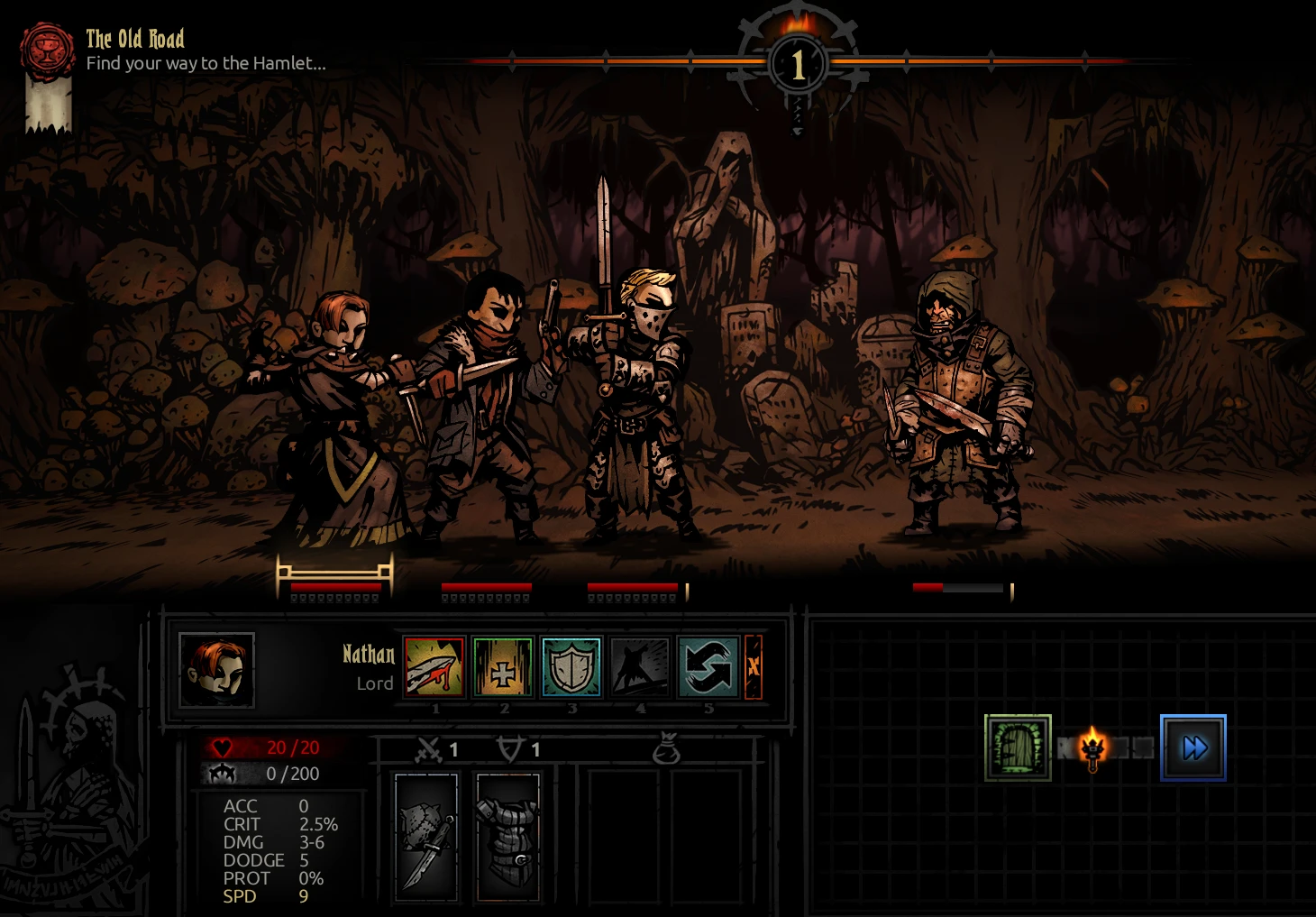Screen dimensions: 1316x917
Task: Inspect the equipped armor slot
Action: 507,838
